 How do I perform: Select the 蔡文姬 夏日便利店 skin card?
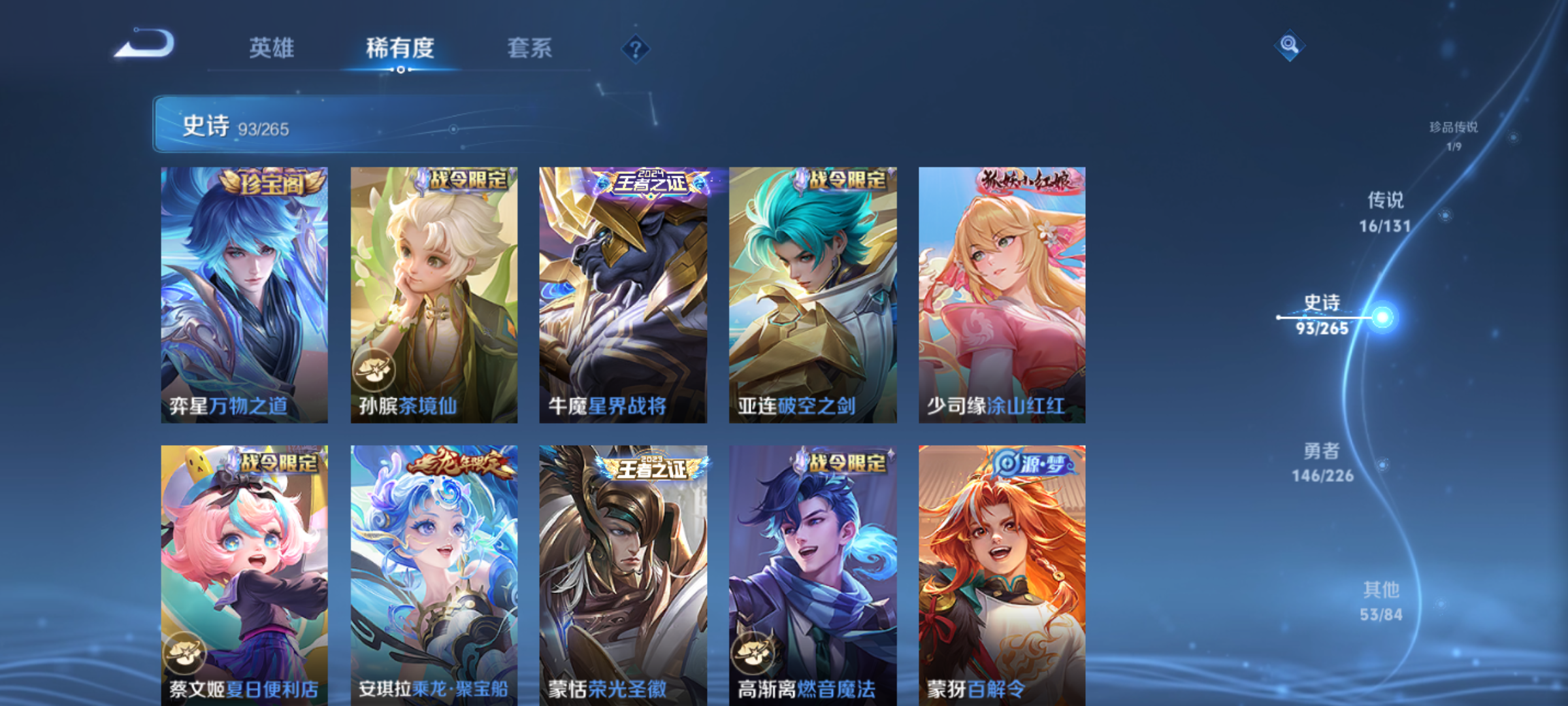tap(244, 575)
